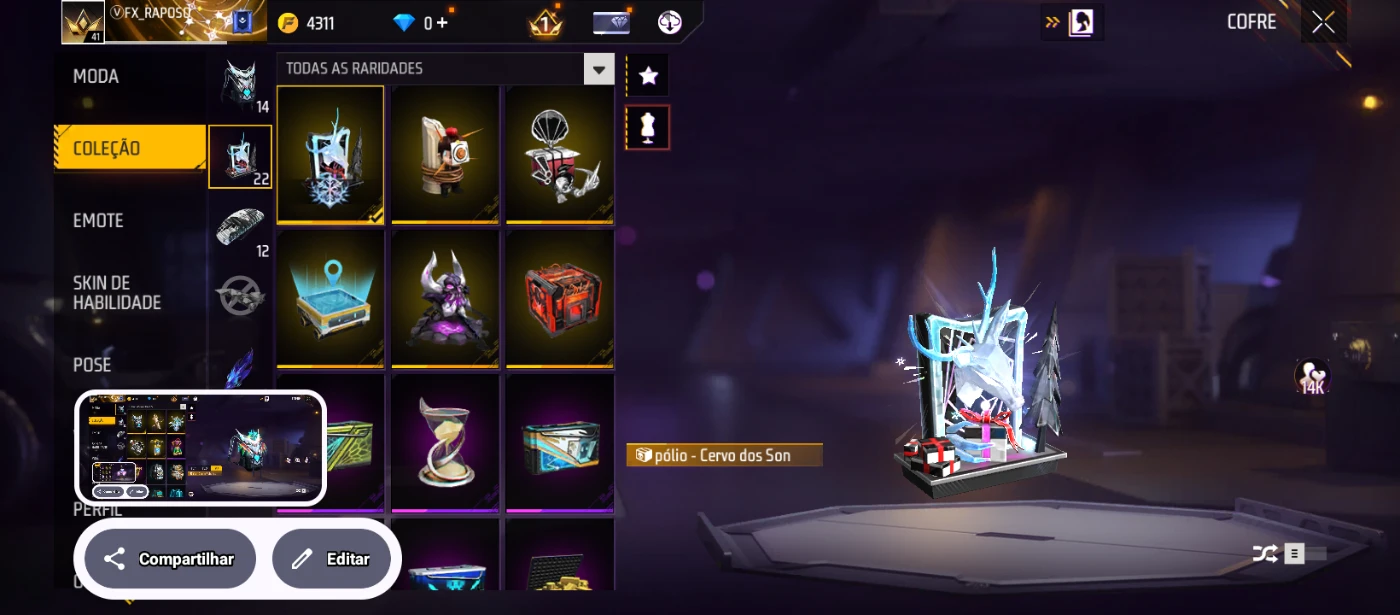1400x615 pixels.
Task: Pick the purple horned demon item
Action: (x=445, y=298)
